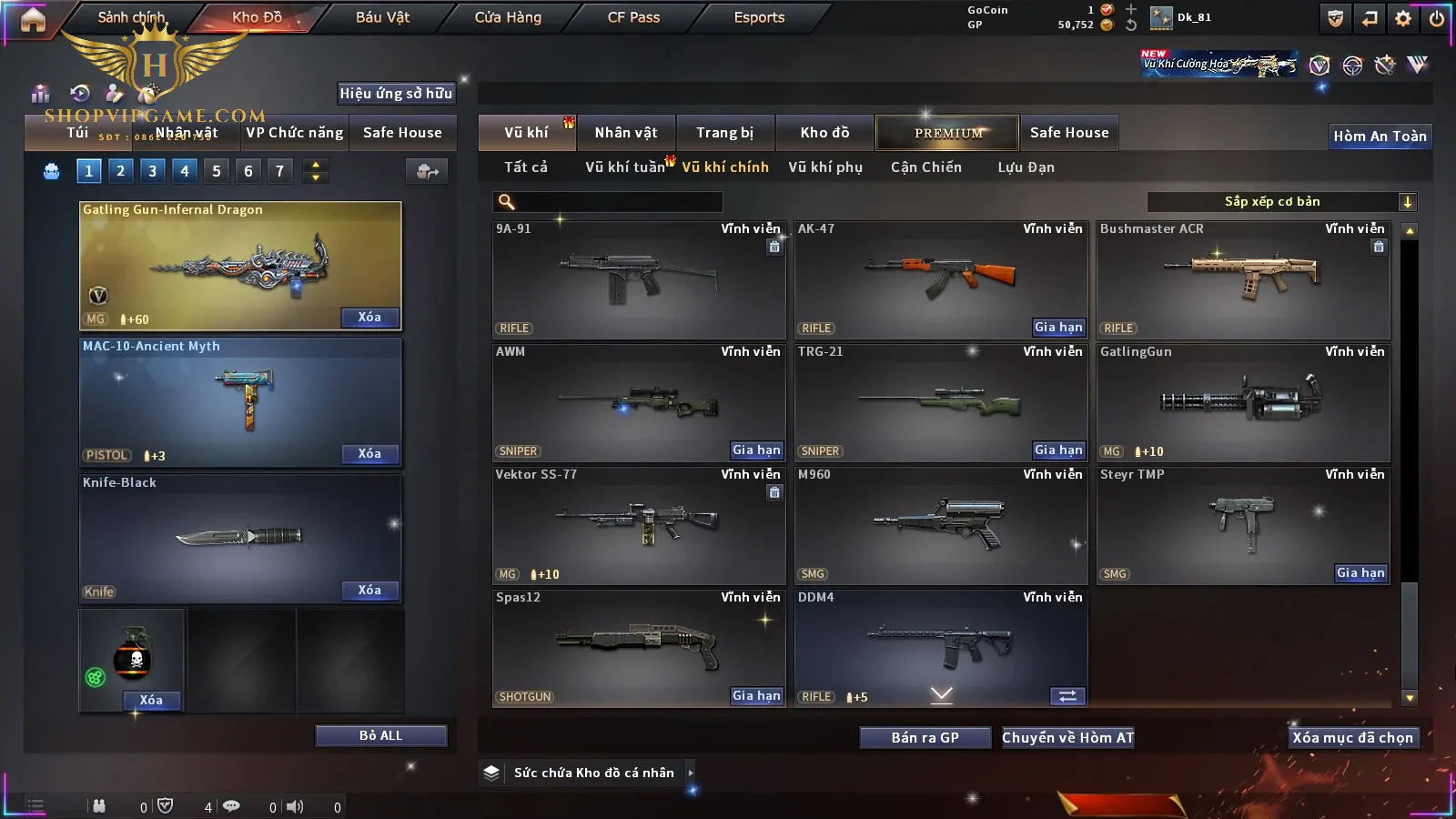Switch to the Nhân vật inventory tab

tap(626, 133)
